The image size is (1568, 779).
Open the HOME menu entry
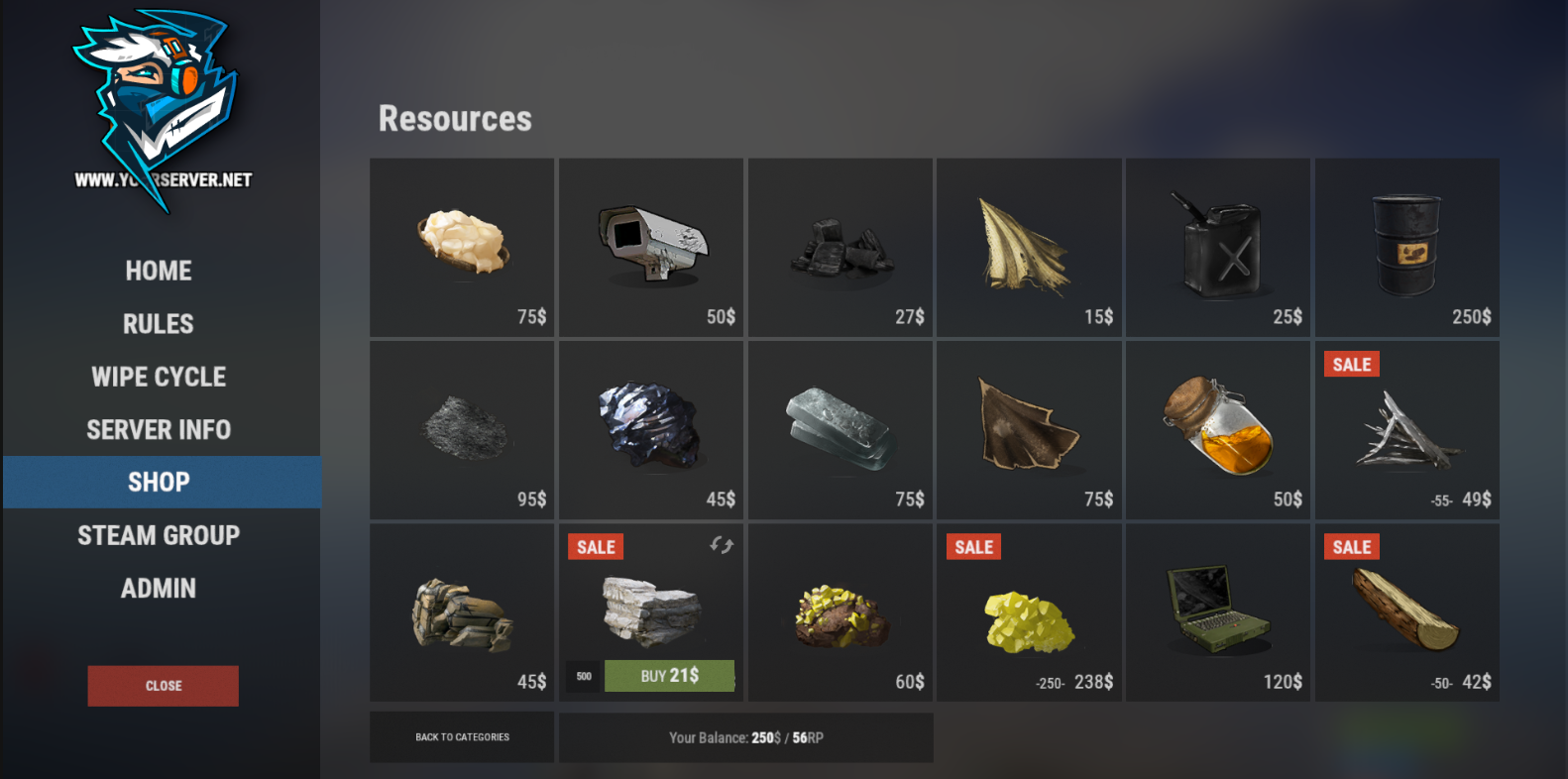point(159,271)
